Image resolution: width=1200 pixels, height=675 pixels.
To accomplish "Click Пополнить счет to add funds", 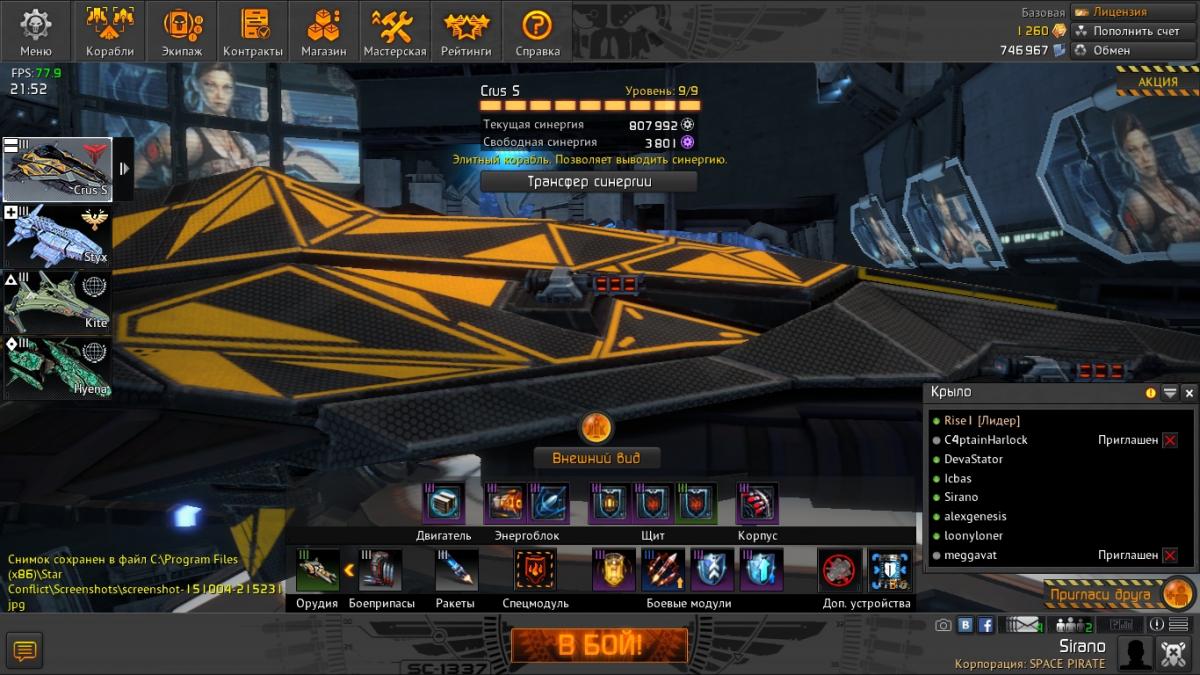I will (x=1133, y=31).
